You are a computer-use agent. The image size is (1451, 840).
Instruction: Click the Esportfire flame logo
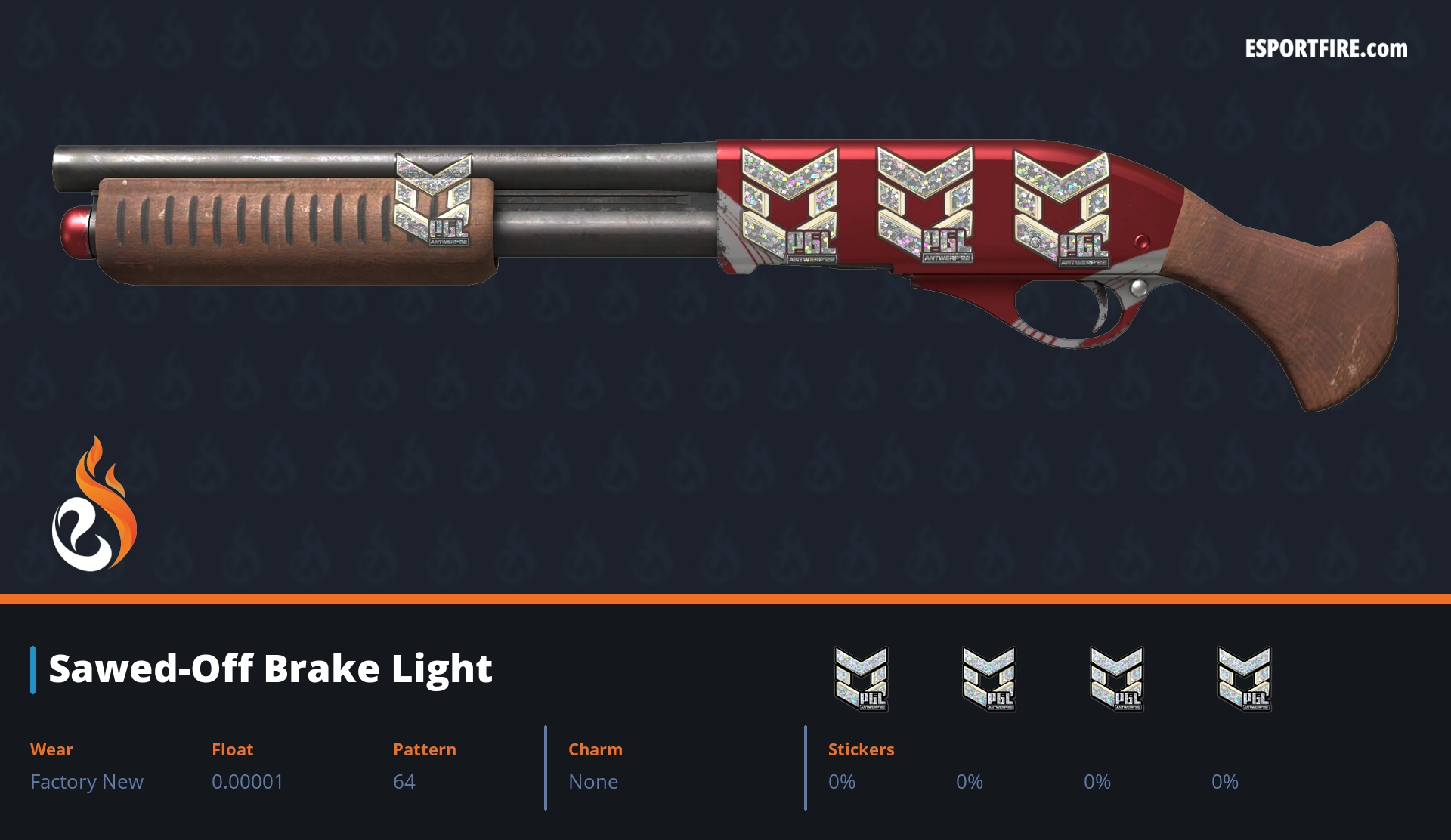point(94,505)
